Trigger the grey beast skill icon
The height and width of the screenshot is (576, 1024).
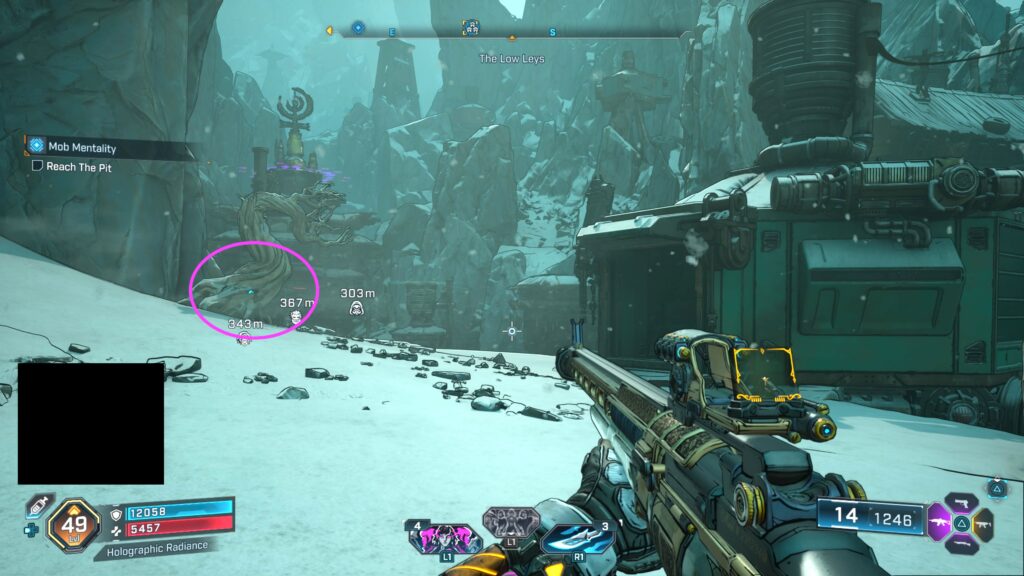(x=510, y=523)
